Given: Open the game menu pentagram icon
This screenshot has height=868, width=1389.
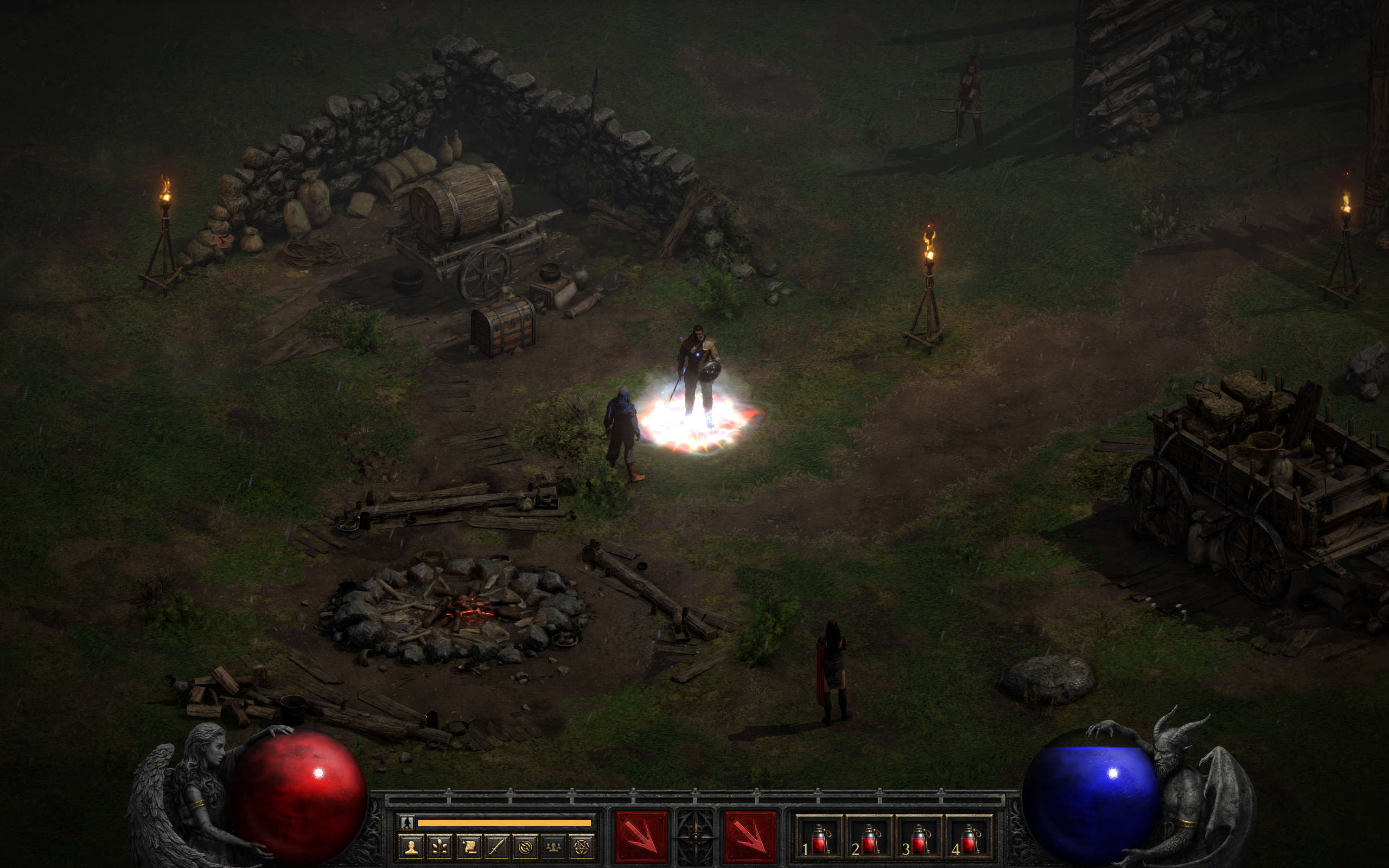Looking at the screenshot, I should (x=582, y=847).
